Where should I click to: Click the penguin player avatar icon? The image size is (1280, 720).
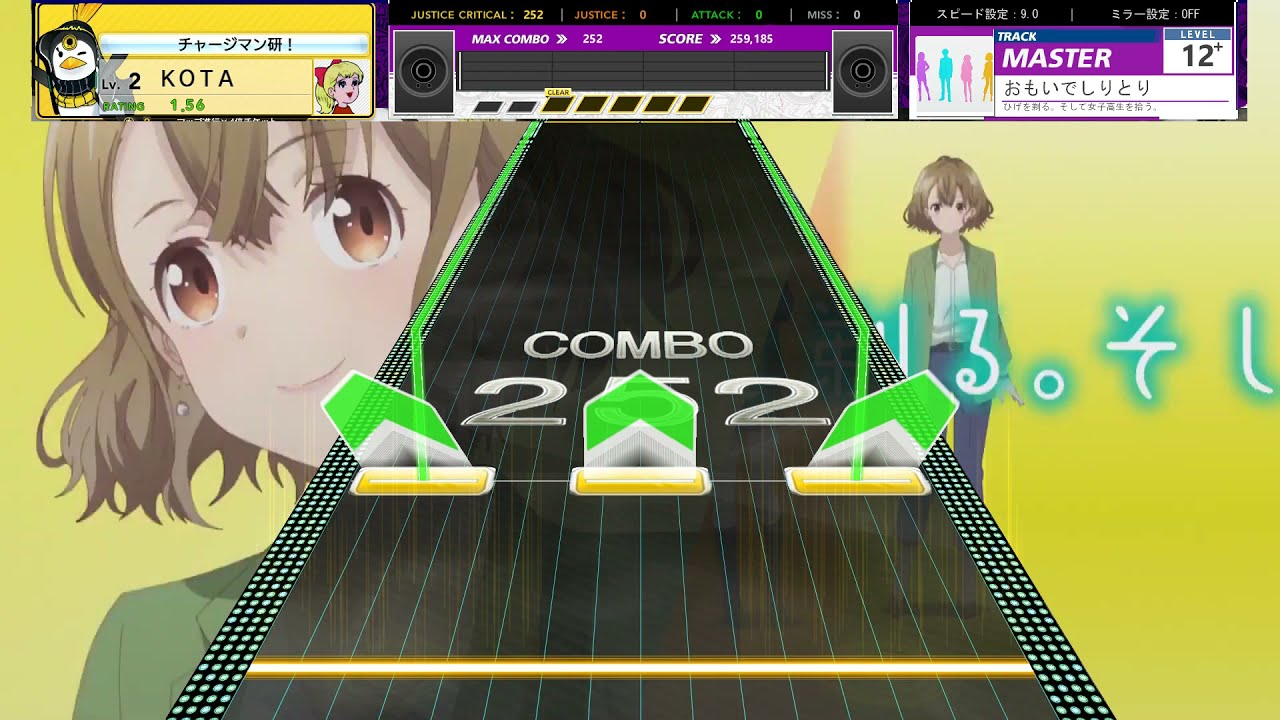click(x=68, y=62)
